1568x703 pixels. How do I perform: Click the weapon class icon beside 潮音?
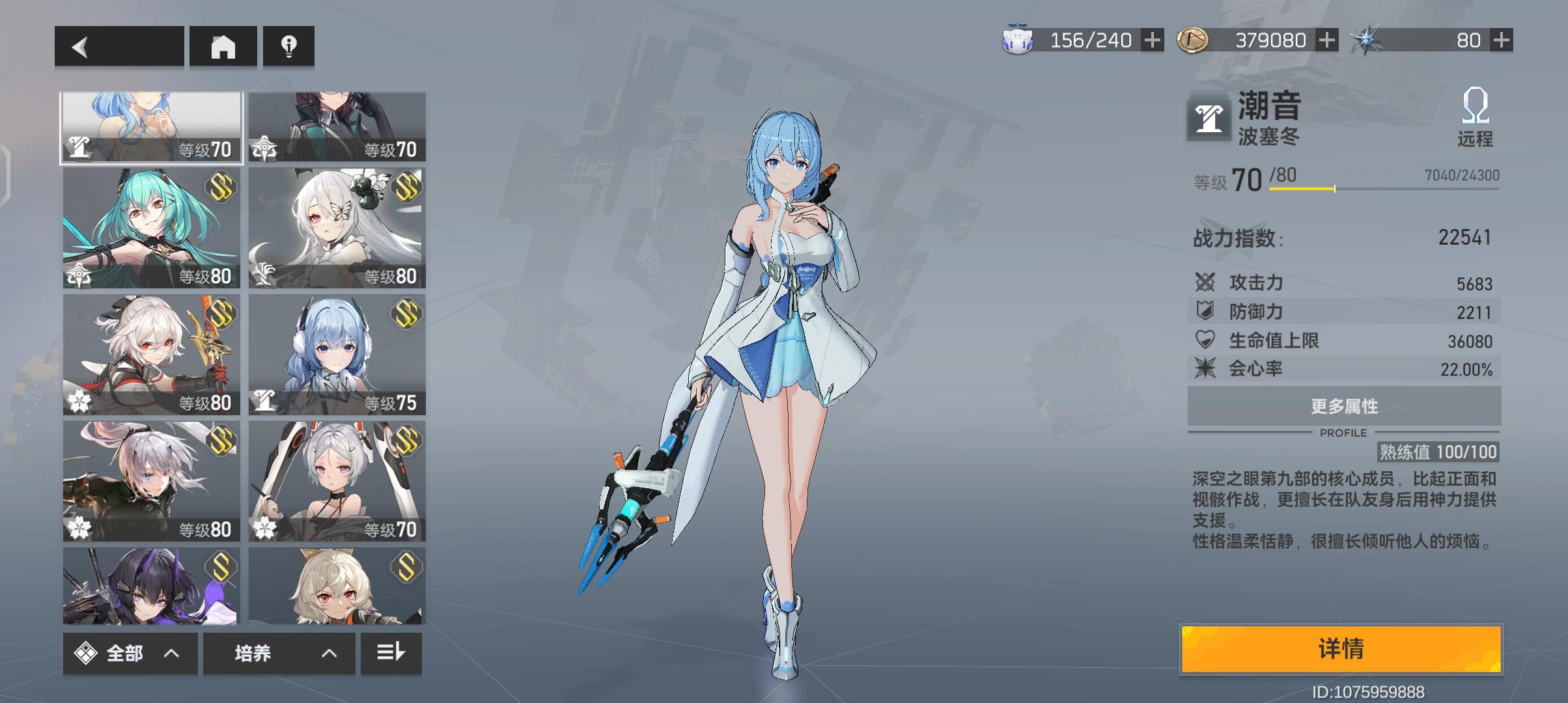(1209, 119)
